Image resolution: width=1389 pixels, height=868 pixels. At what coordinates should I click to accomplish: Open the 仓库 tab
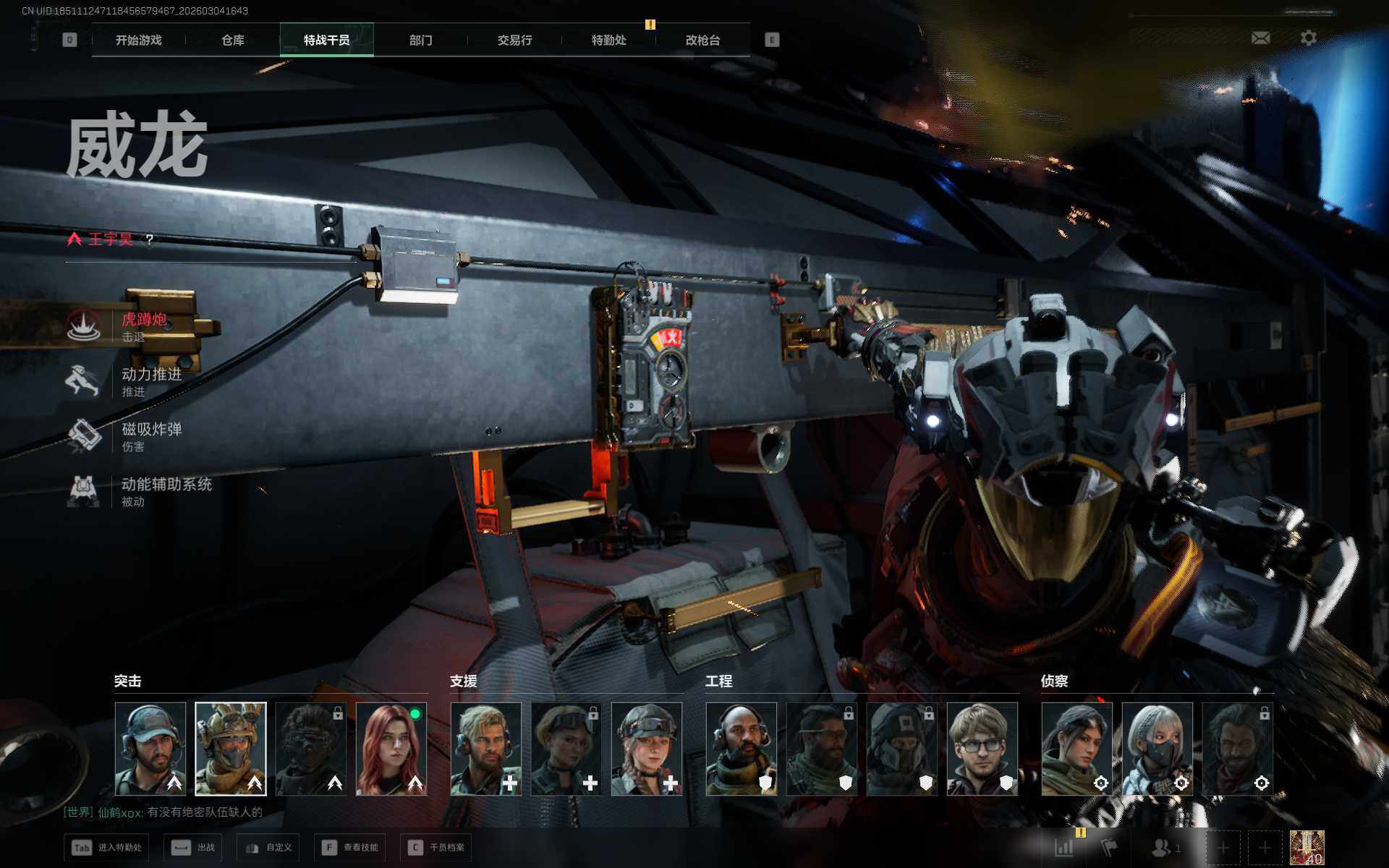(x=232, y=41)
